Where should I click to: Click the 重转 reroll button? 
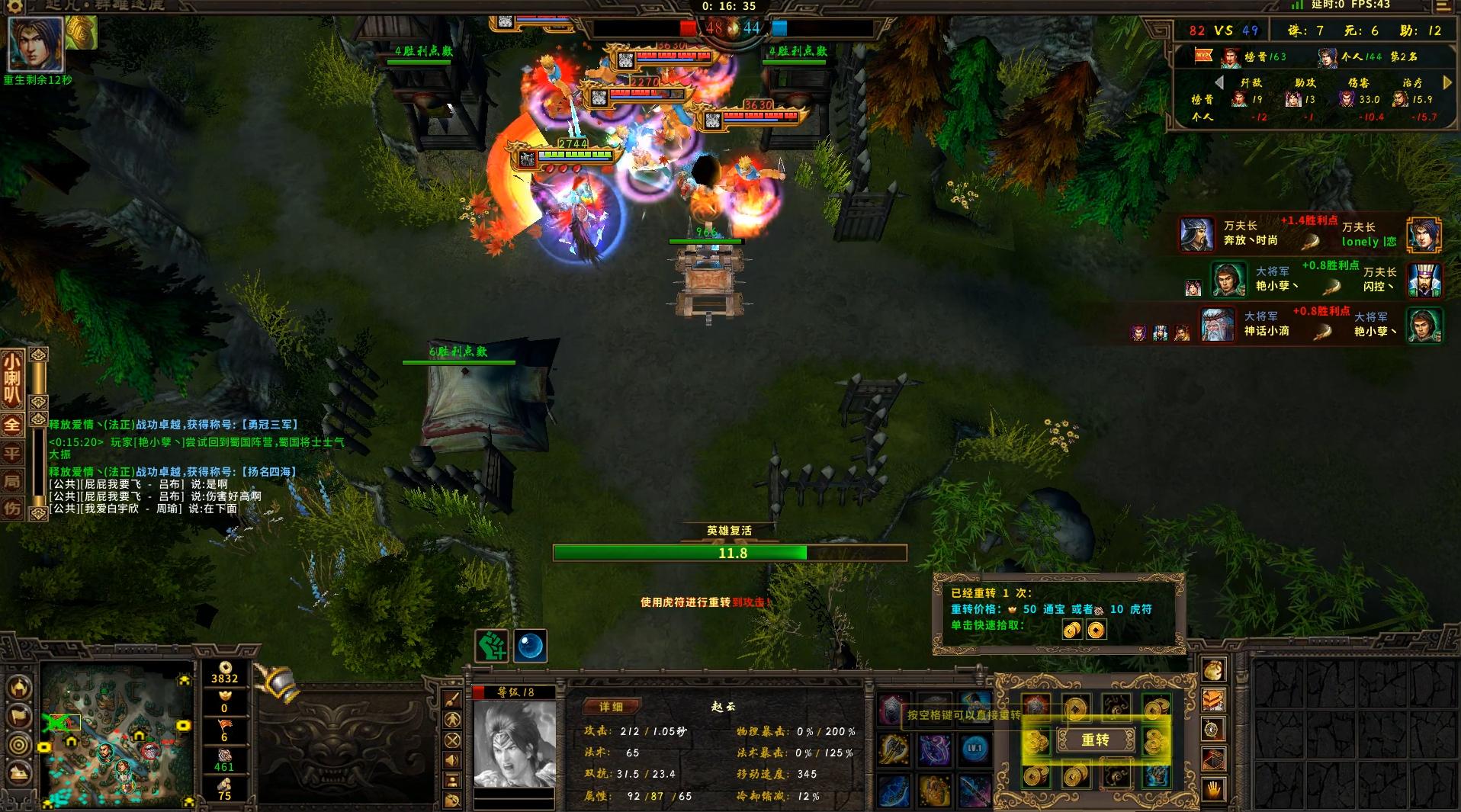tap(1095, 740)
